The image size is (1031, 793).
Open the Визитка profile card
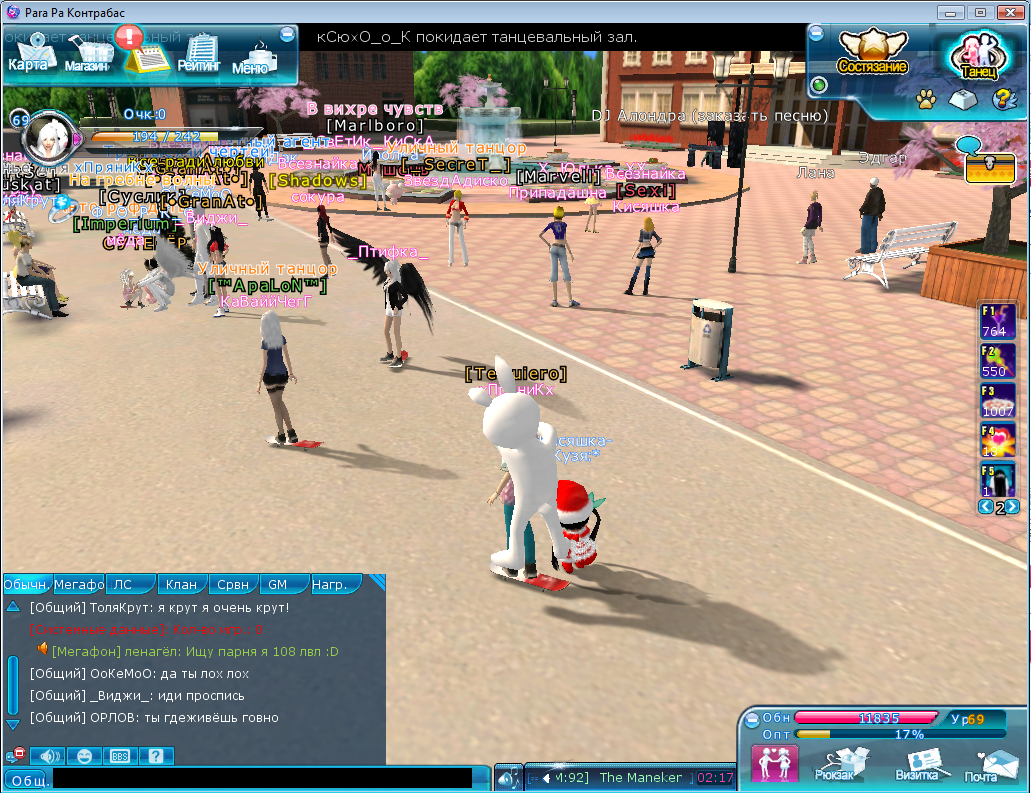click(x=916, y=764)
